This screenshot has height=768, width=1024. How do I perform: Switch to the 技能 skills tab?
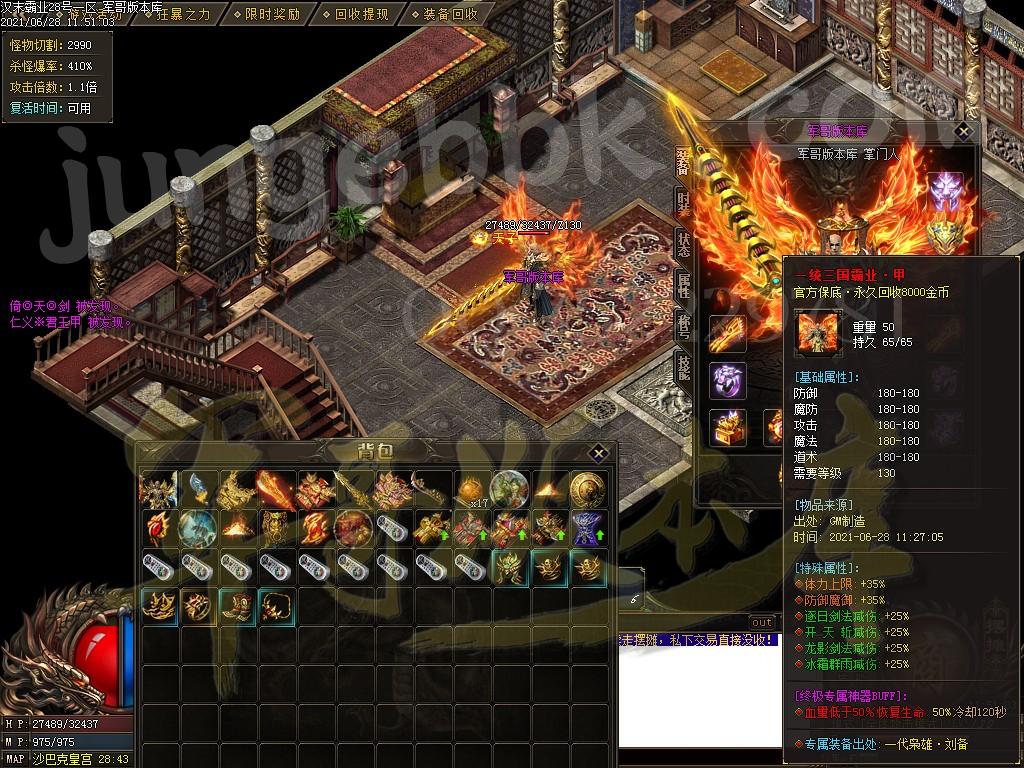(684, 367)
